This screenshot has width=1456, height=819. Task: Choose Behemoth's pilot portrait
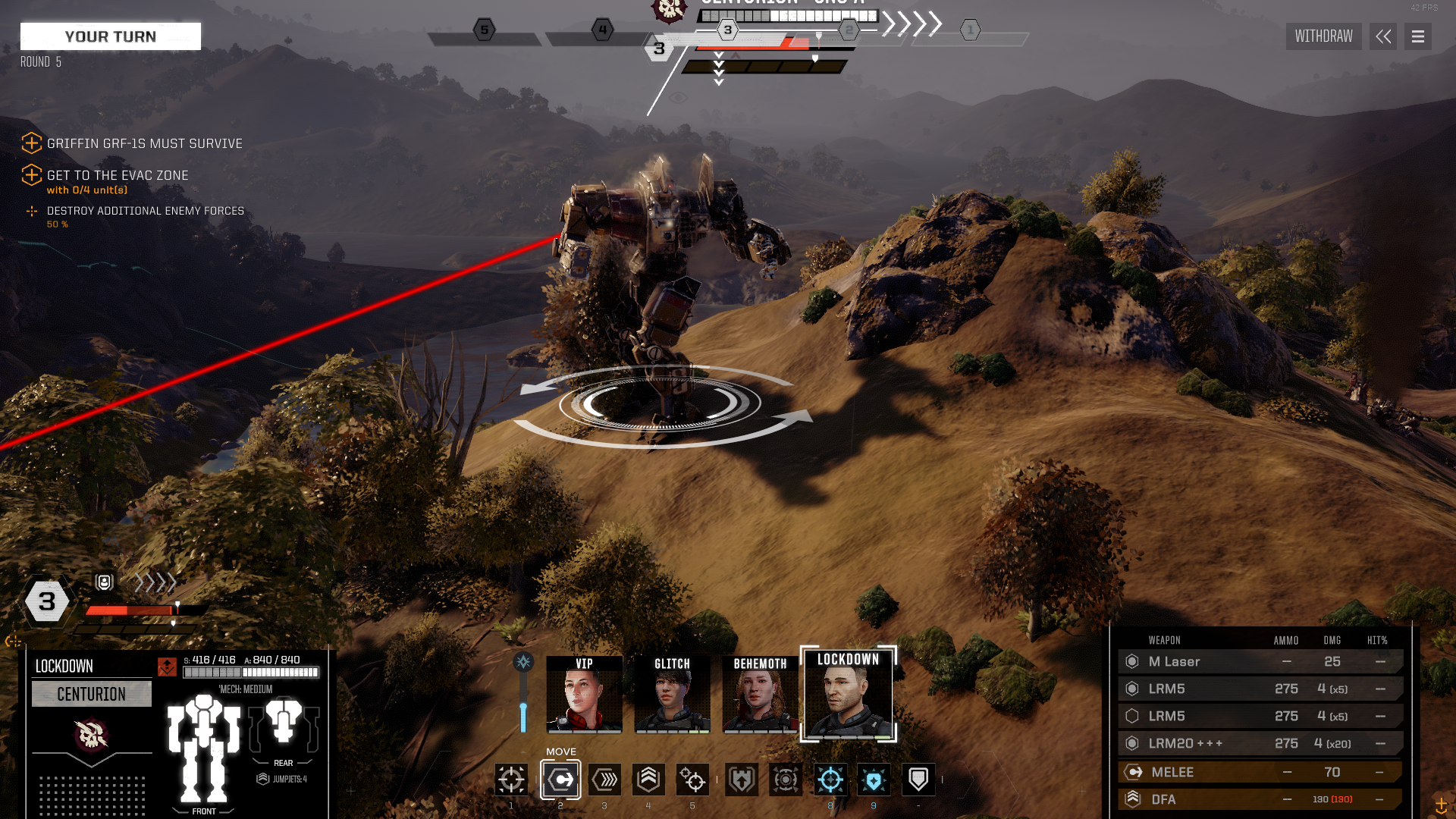click(x=760, y=695)
